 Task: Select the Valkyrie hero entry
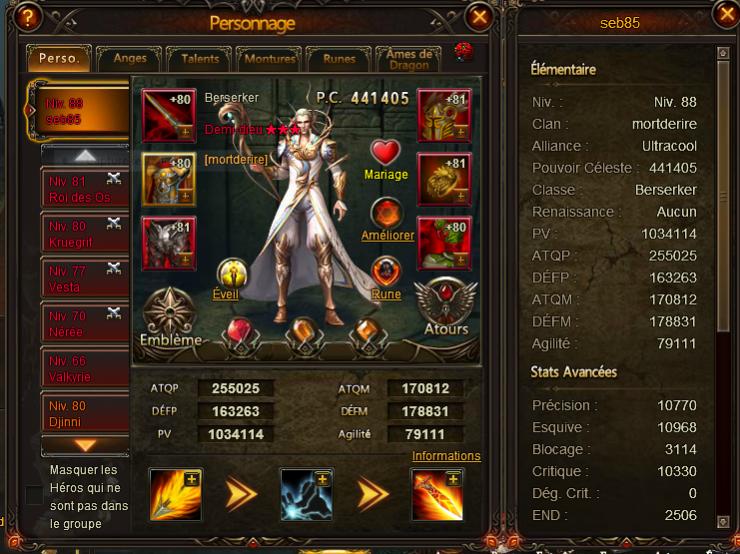coord(85,369)
